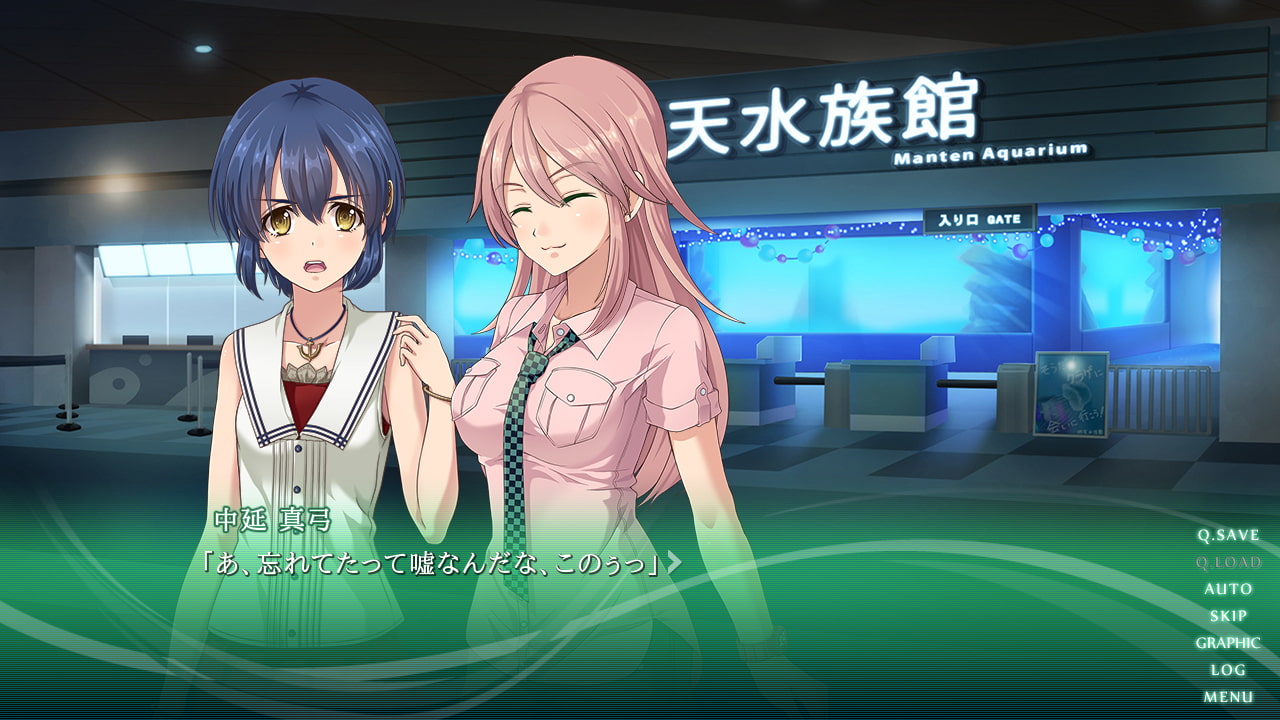Advance dialogue with the arrow indicator

click(675, 563)
